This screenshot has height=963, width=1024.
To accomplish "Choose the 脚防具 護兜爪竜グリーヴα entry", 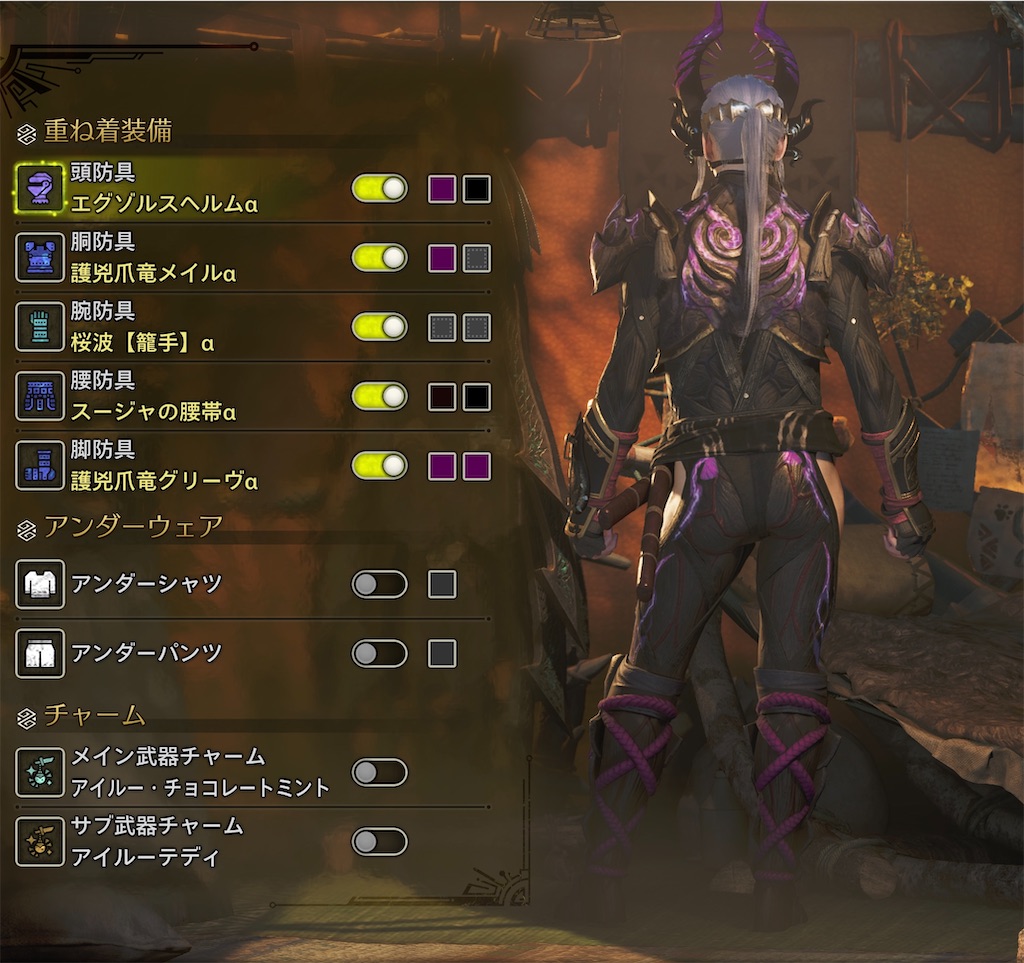I will coord(165,466).
